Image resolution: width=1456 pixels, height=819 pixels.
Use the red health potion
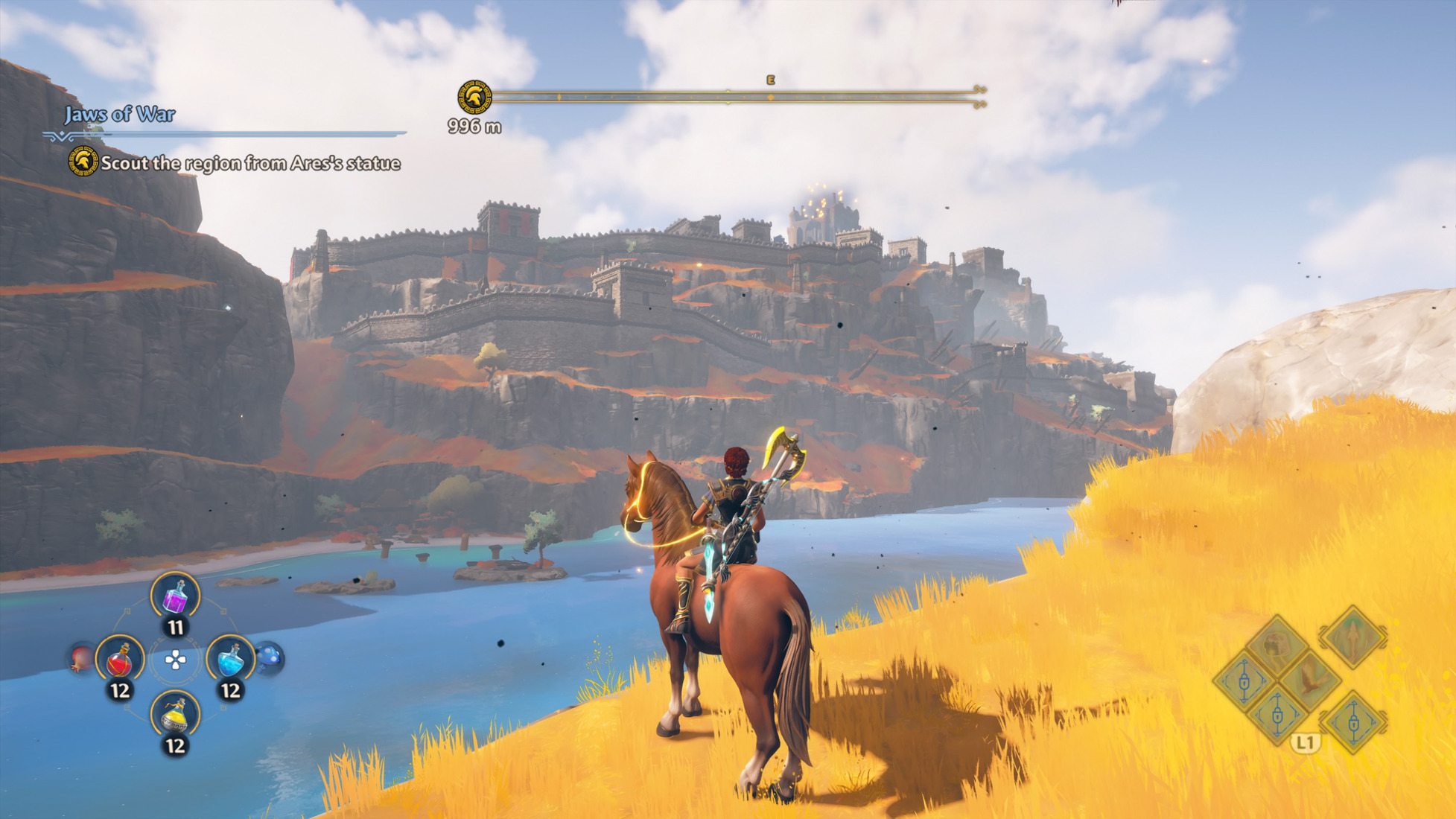[120, 660]
